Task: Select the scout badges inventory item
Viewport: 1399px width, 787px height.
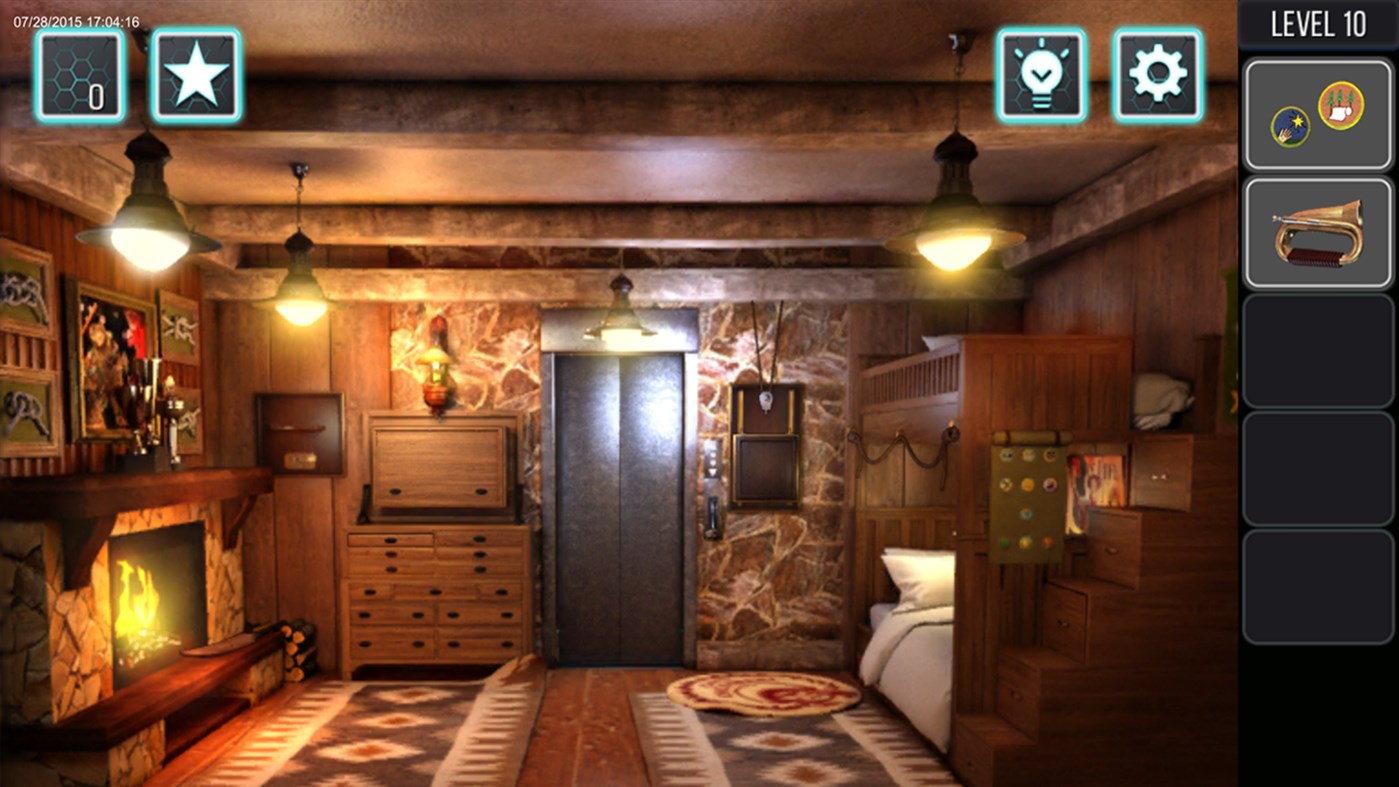Action: pos(1317,111)
